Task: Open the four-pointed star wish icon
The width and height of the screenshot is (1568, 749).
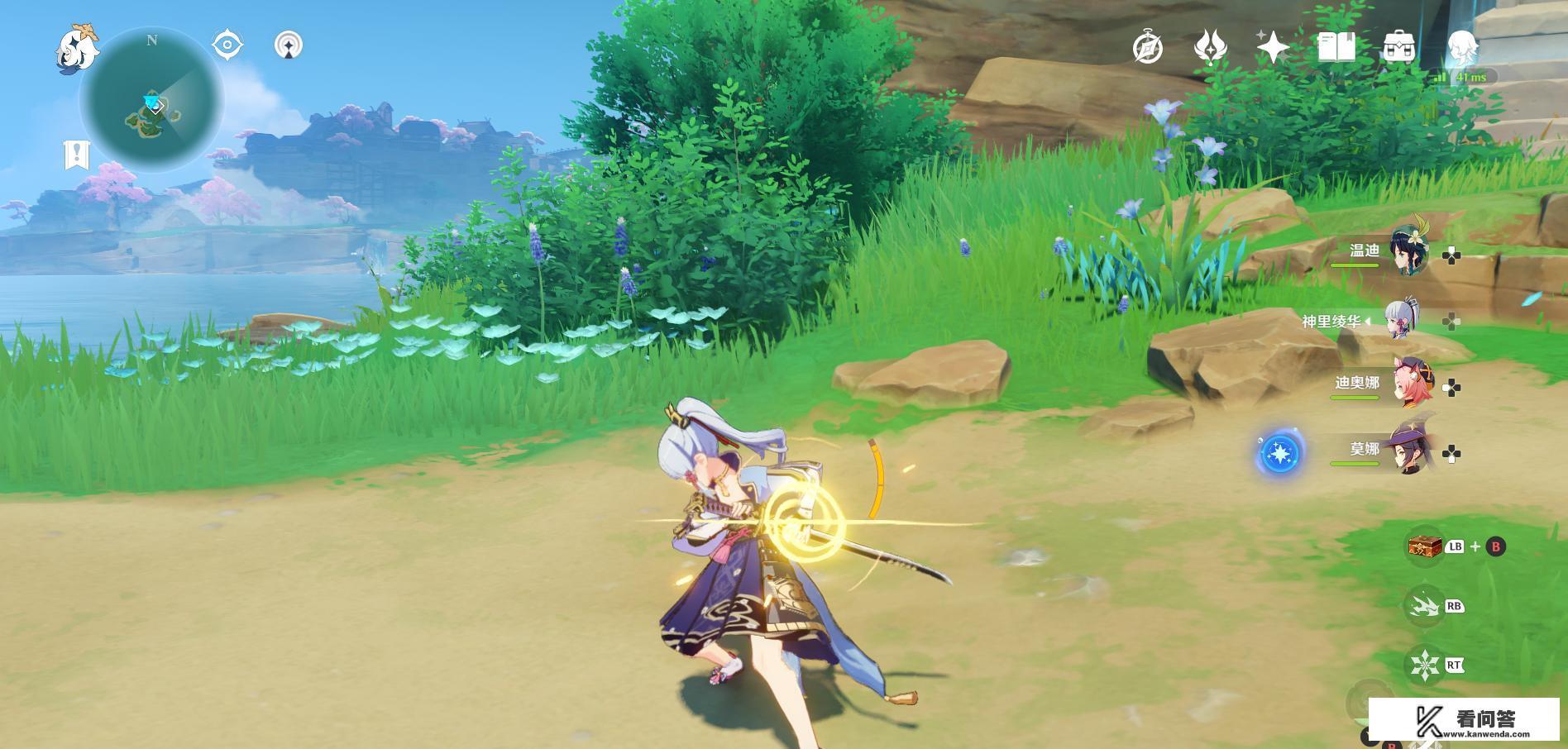Action: (1273, 47)
